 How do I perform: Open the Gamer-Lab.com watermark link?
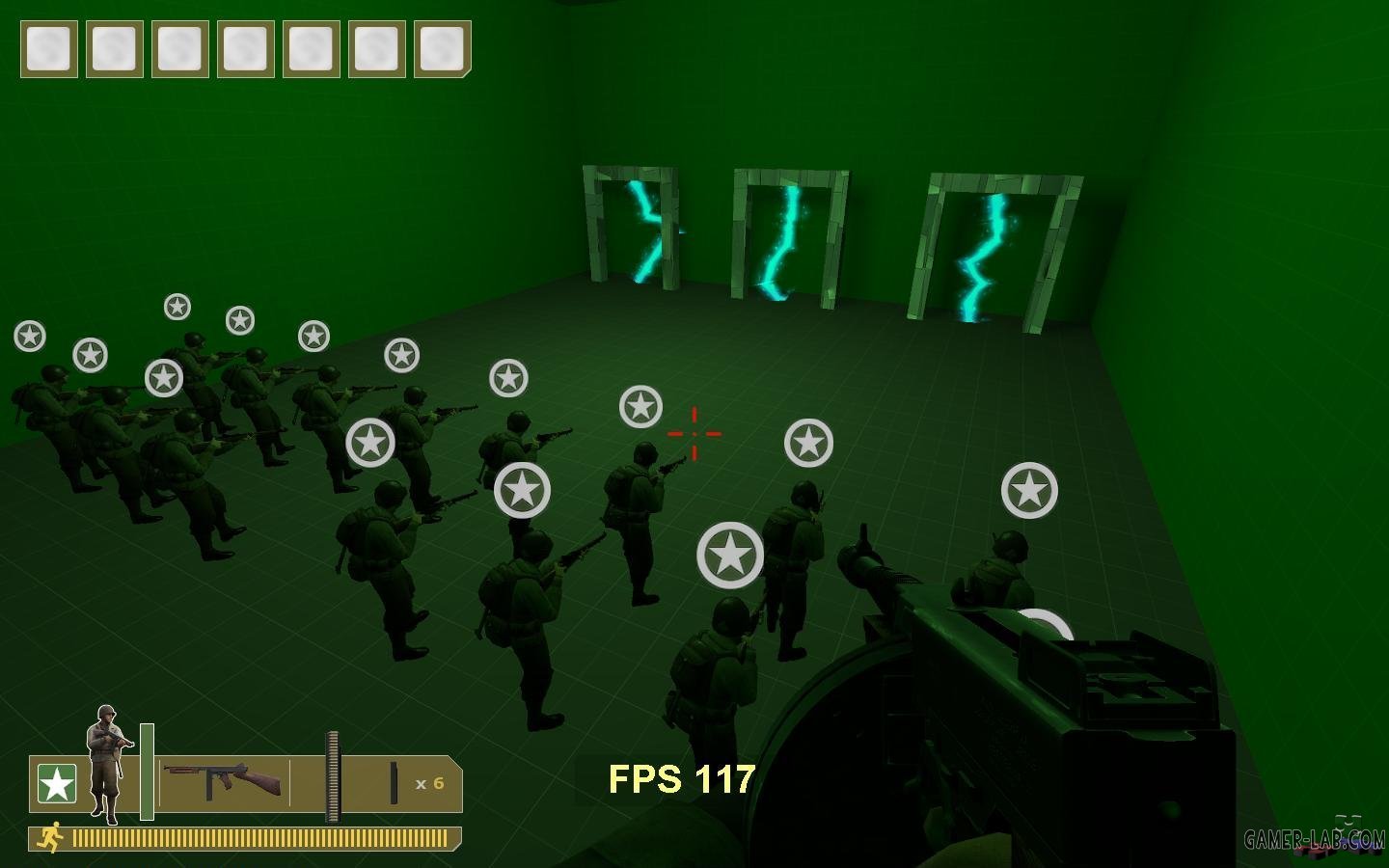(1314, 839)
